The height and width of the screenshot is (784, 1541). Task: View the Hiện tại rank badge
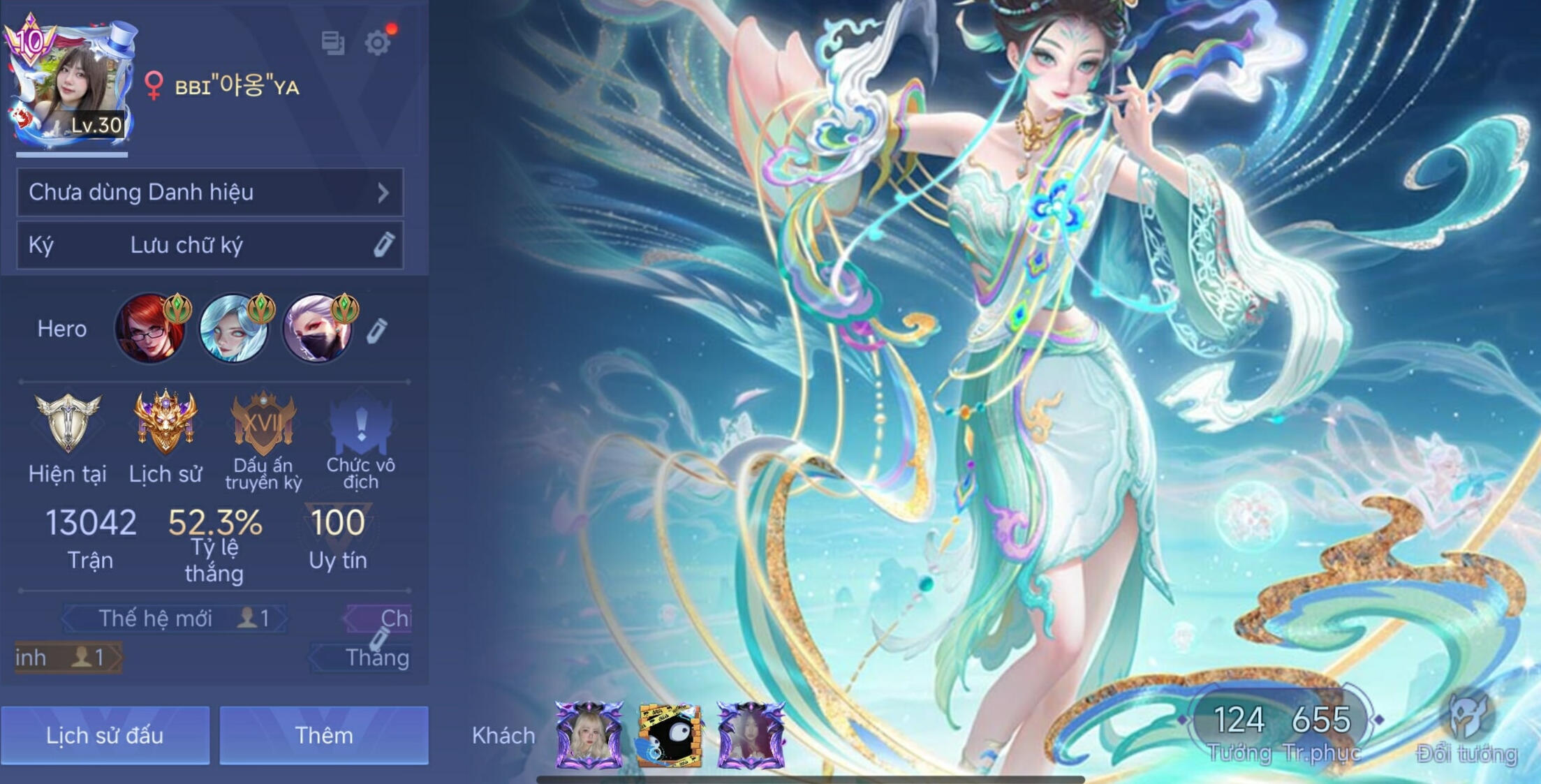(x=68, y=423)
